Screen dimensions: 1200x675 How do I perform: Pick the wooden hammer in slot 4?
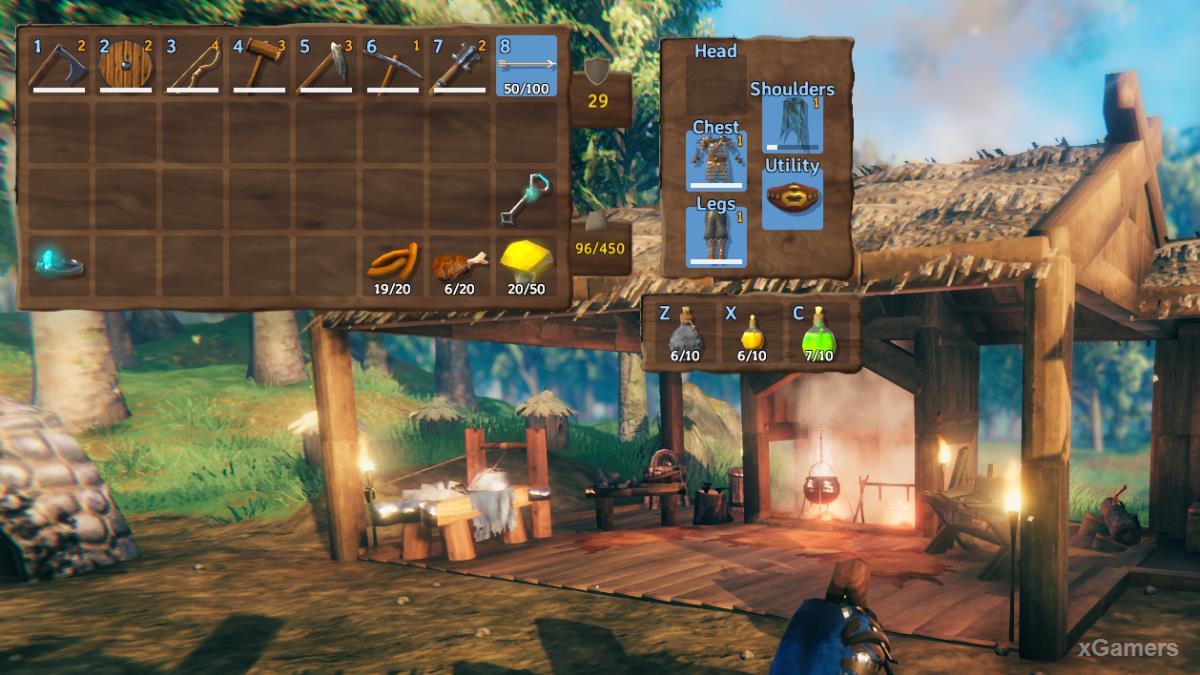click(260, 66)
